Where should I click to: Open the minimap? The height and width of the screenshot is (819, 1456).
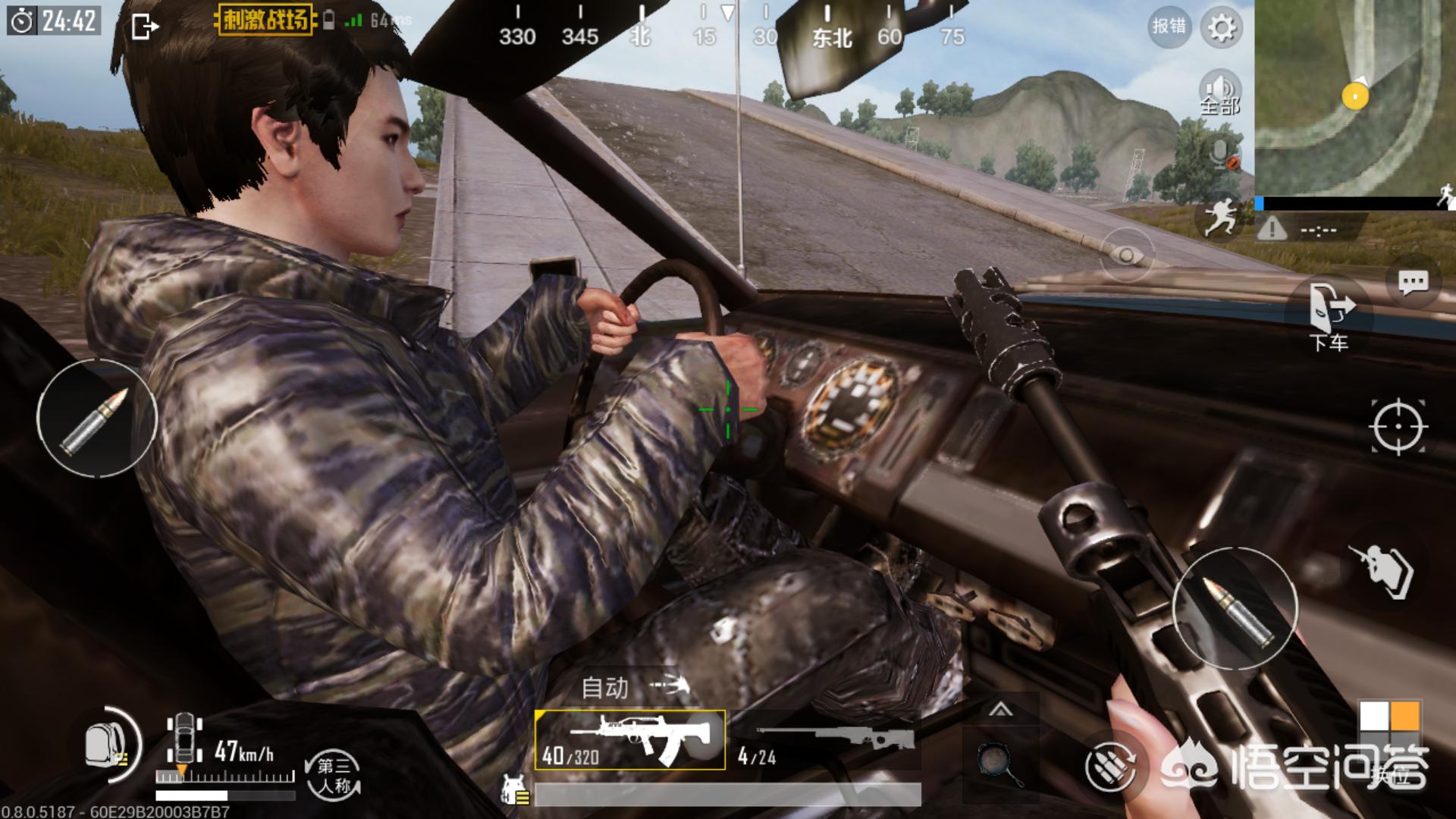1354,97
